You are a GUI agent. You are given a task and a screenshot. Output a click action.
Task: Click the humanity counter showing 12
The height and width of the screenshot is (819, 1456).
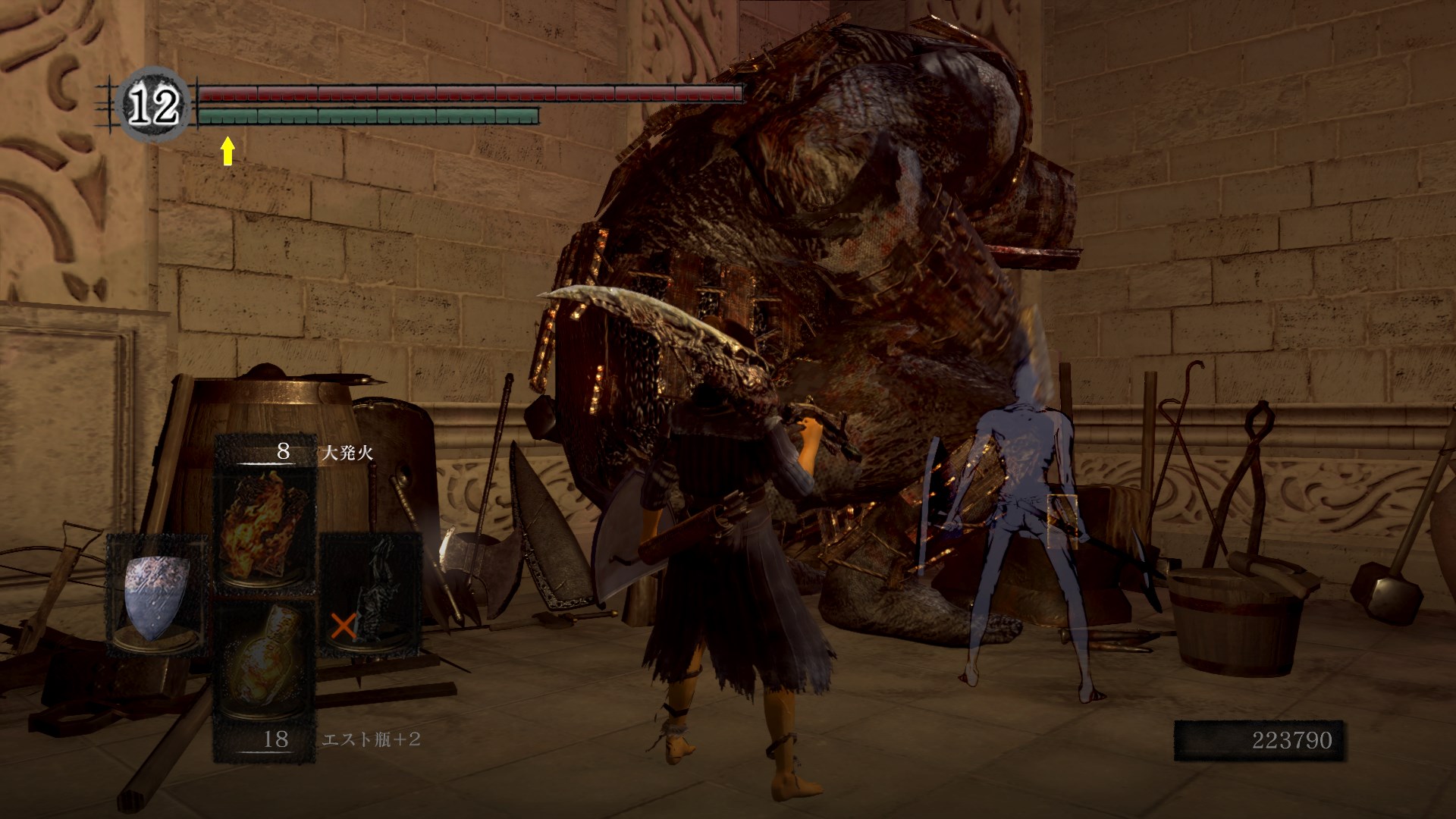[x=155, y=107]
